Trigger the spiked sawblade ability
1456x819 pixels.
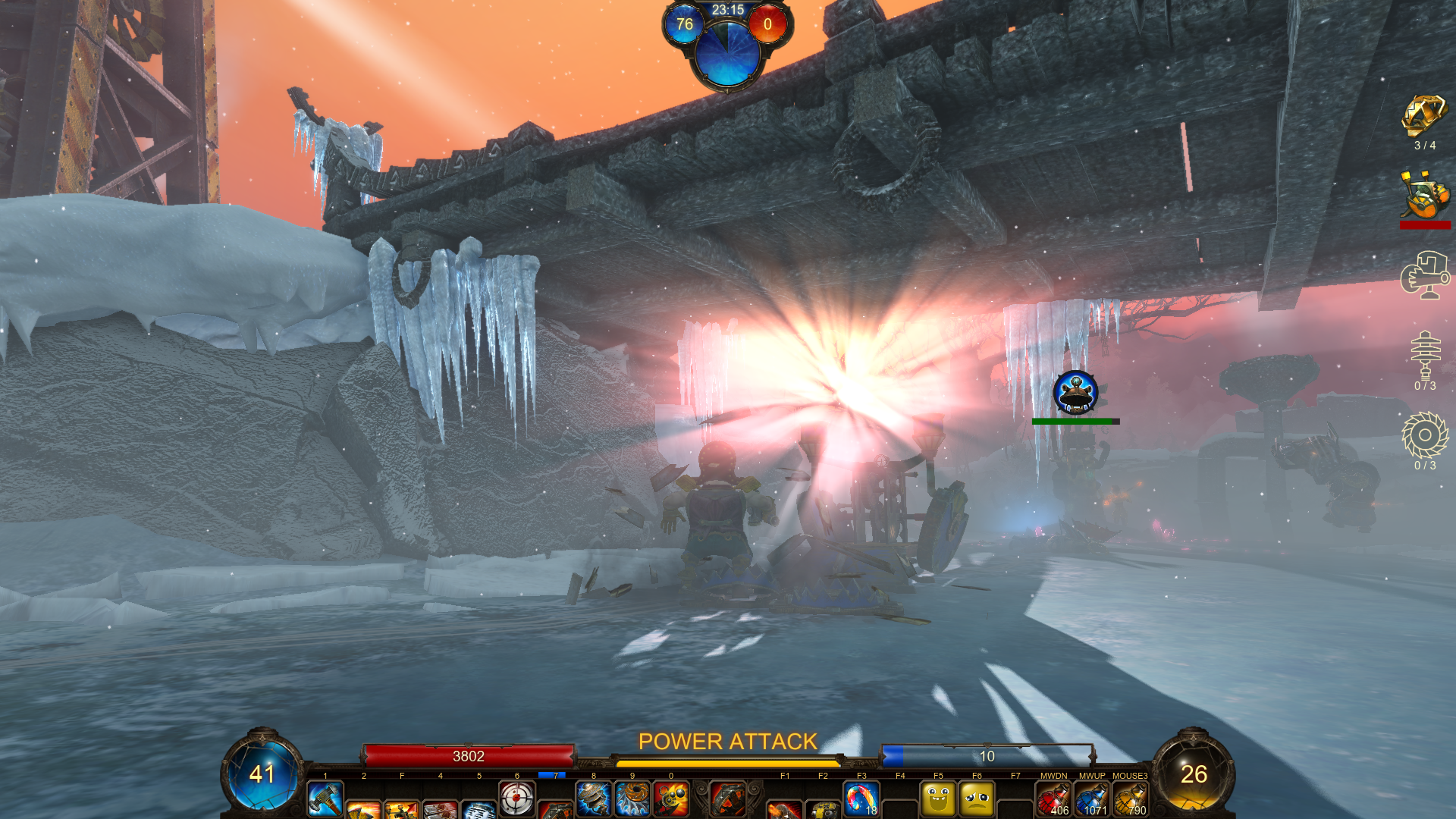click(632, 799)
